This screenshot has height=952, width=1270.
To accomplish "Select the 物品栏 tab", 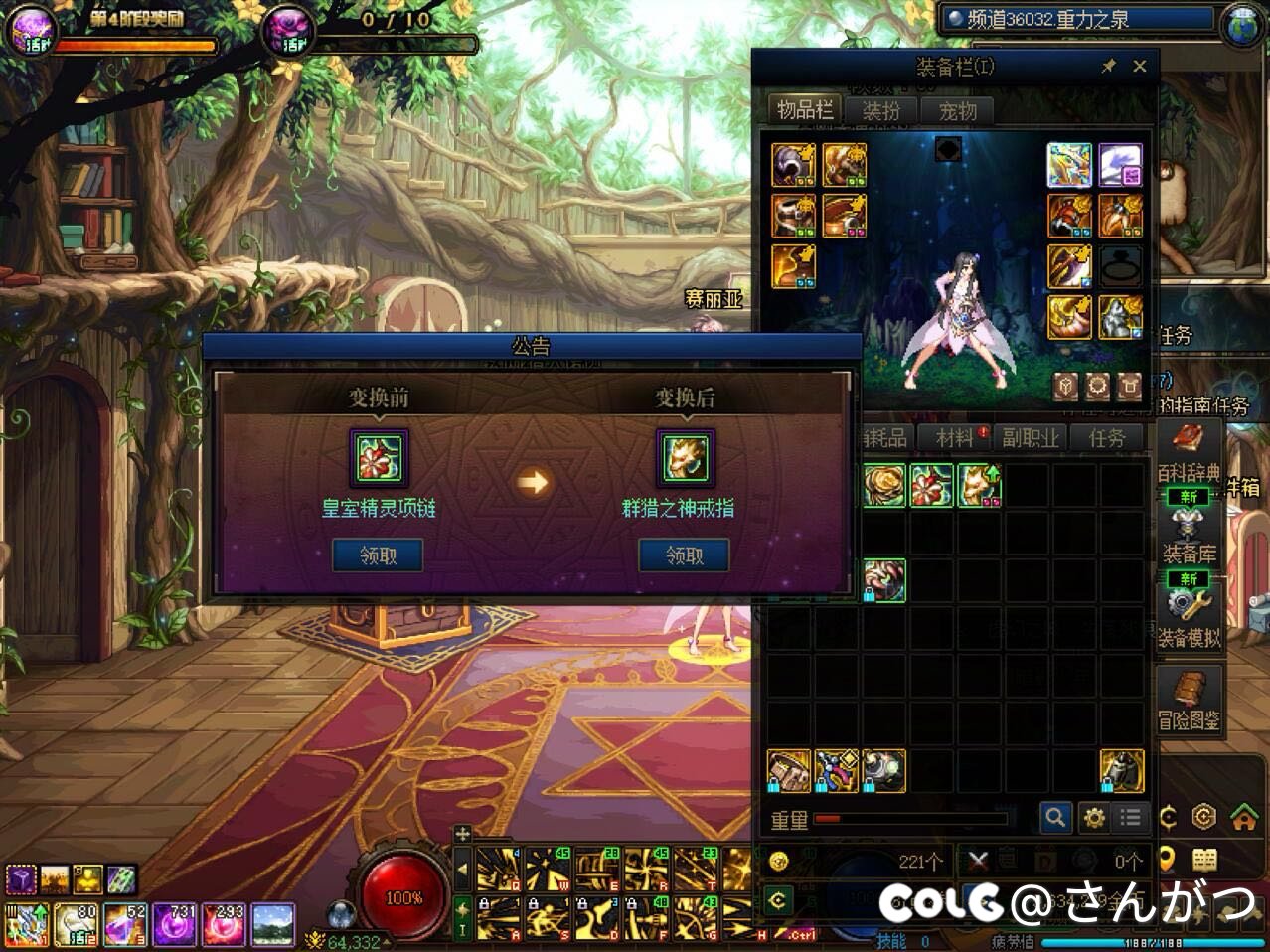I will click(804, 110).
